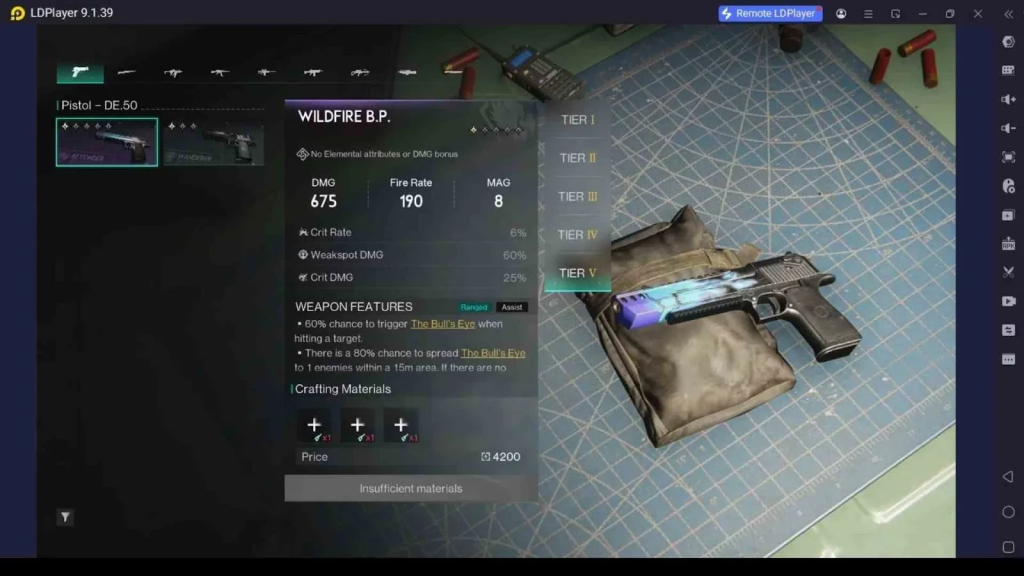Switch to Tier I
This screenshot has width=1024, height=576.
tap(577, 120)
